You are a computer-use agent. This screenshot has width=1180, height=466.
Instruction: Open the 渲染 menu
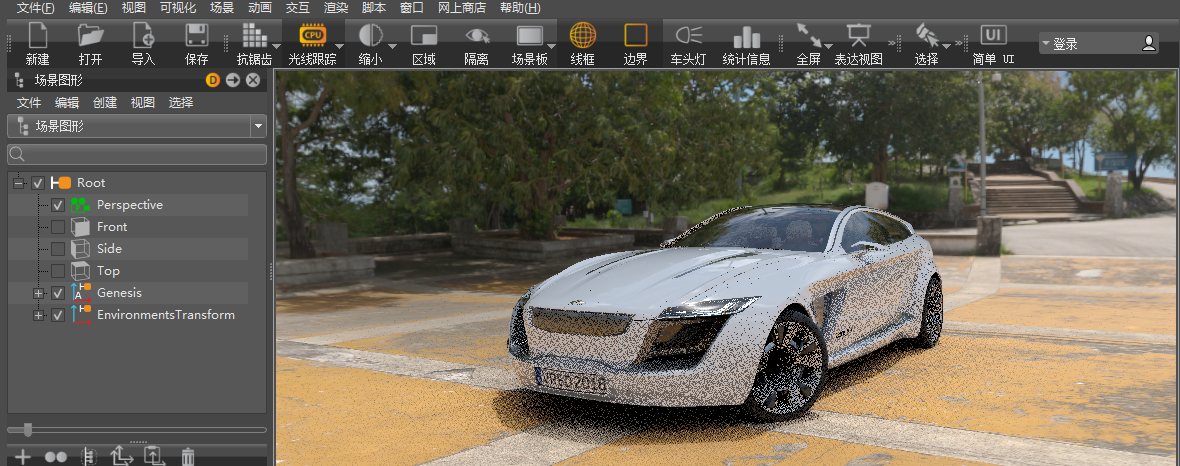coord(335,7)
